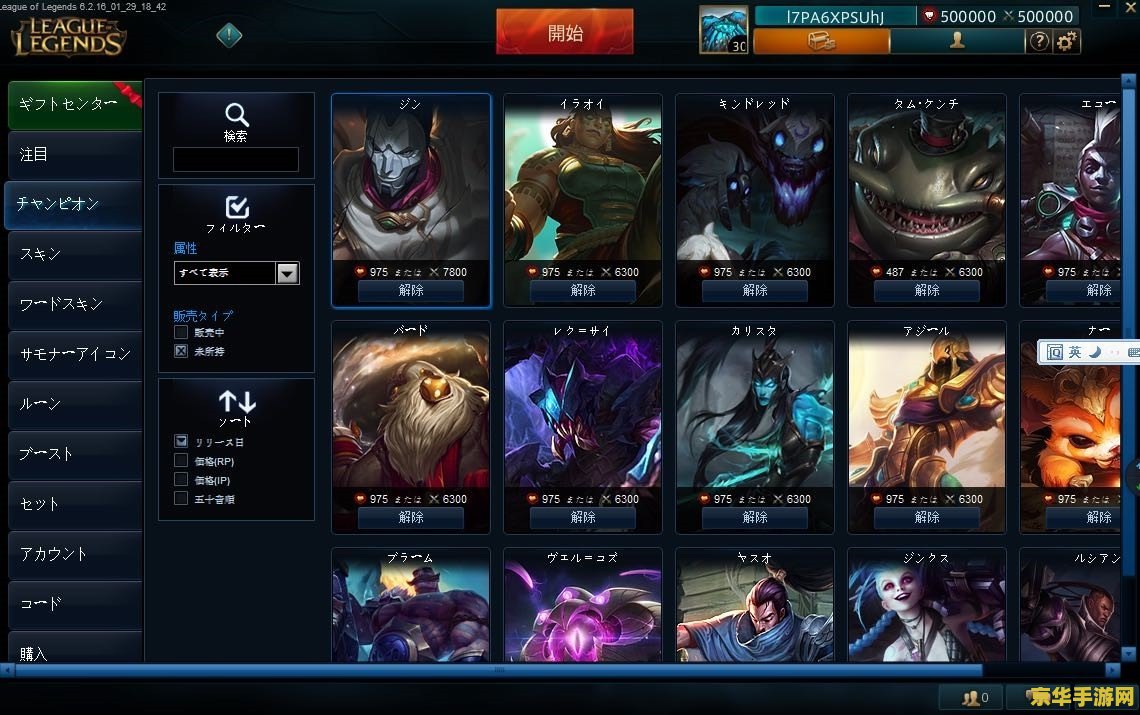Open the ブースト boosts category

(74, 454)
